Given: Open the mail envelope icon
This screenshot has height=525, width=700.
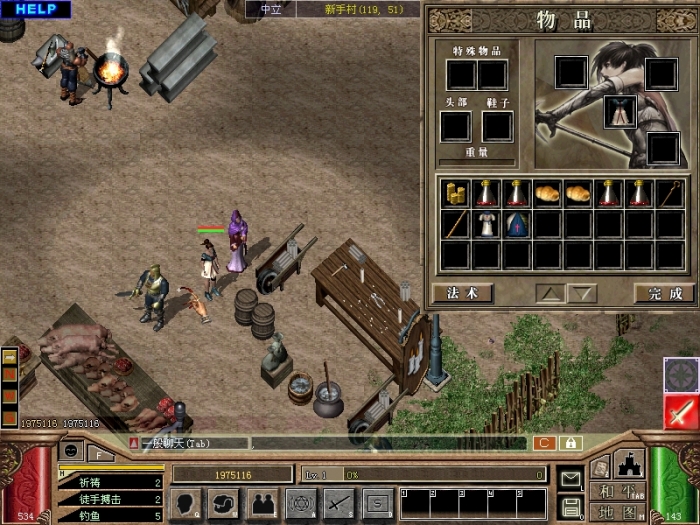Looking at the screenshot, I should (571, 479).
